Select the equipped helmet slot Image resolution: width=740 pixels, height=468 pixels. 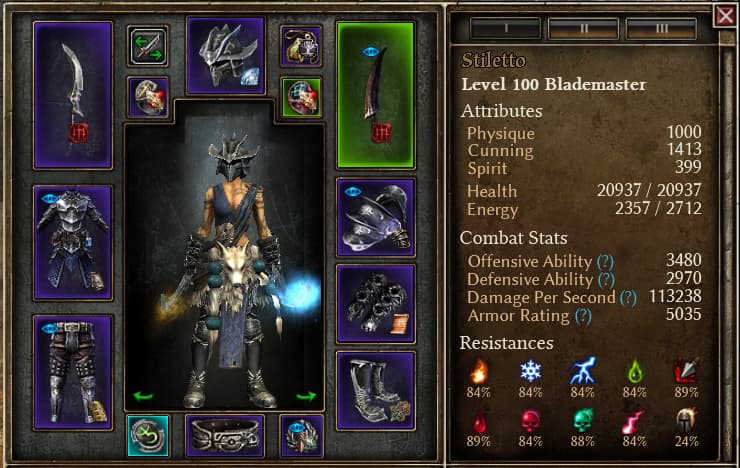point(225,55)
